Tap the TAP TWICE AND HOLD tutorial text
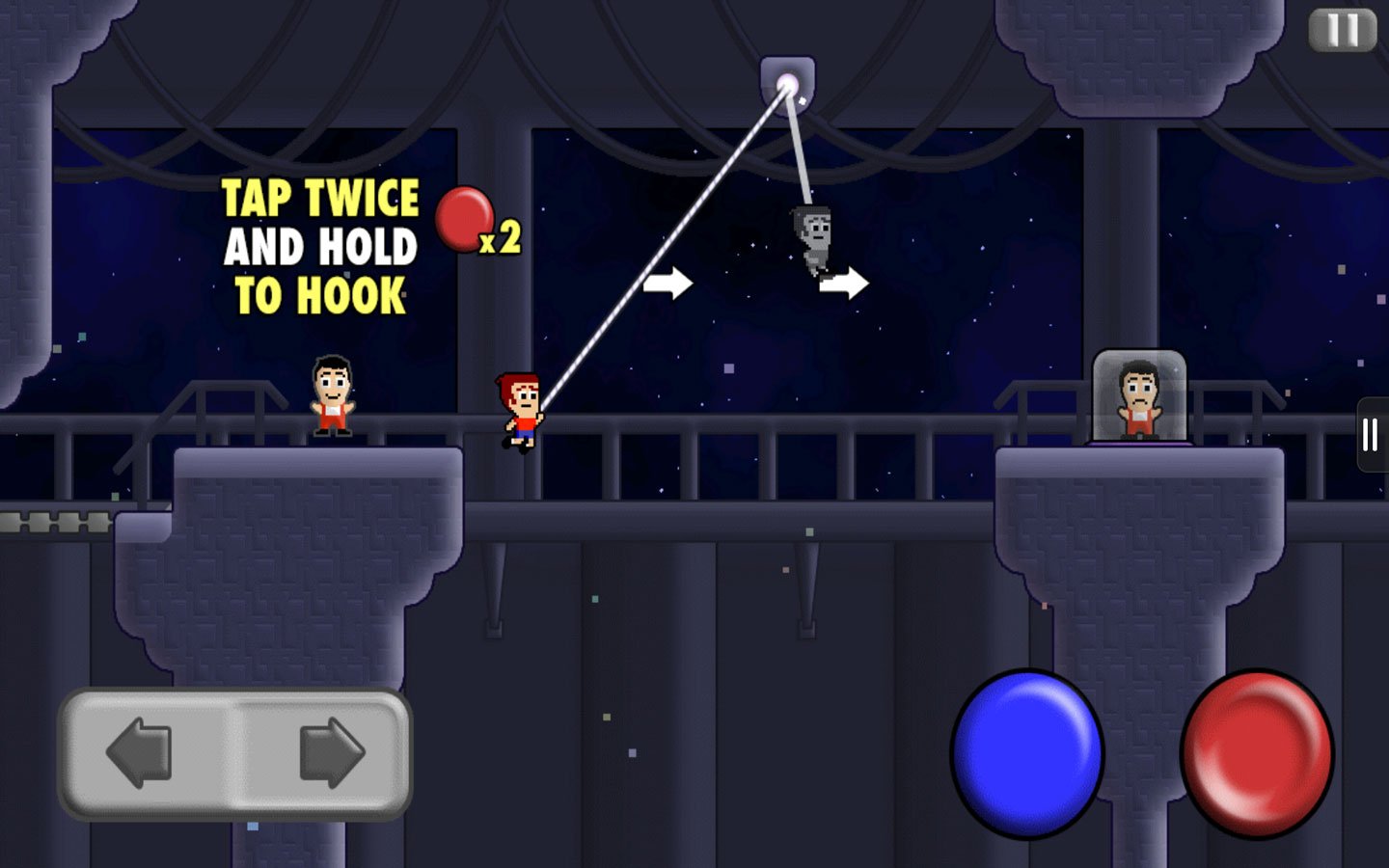 pos(318,246)
